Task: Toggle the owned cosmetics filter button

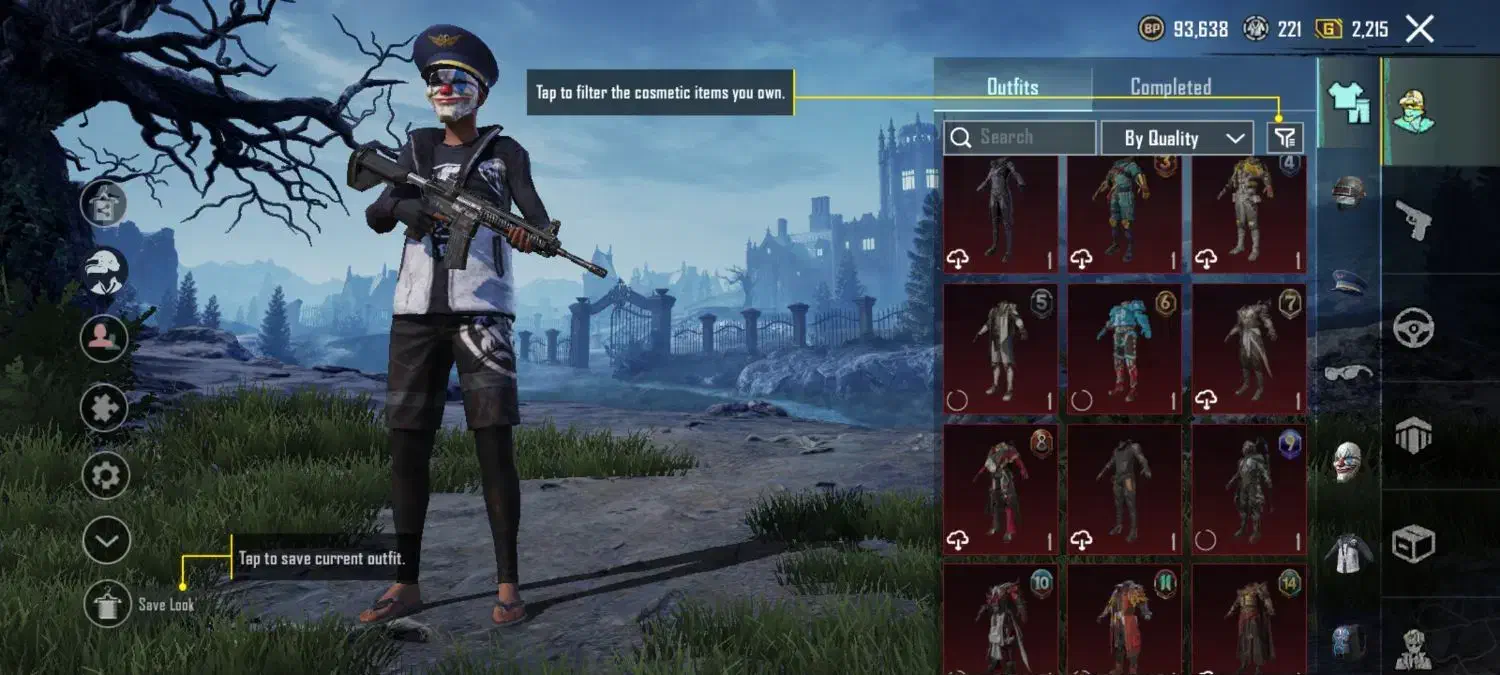Action: (x=1285, y=138)
